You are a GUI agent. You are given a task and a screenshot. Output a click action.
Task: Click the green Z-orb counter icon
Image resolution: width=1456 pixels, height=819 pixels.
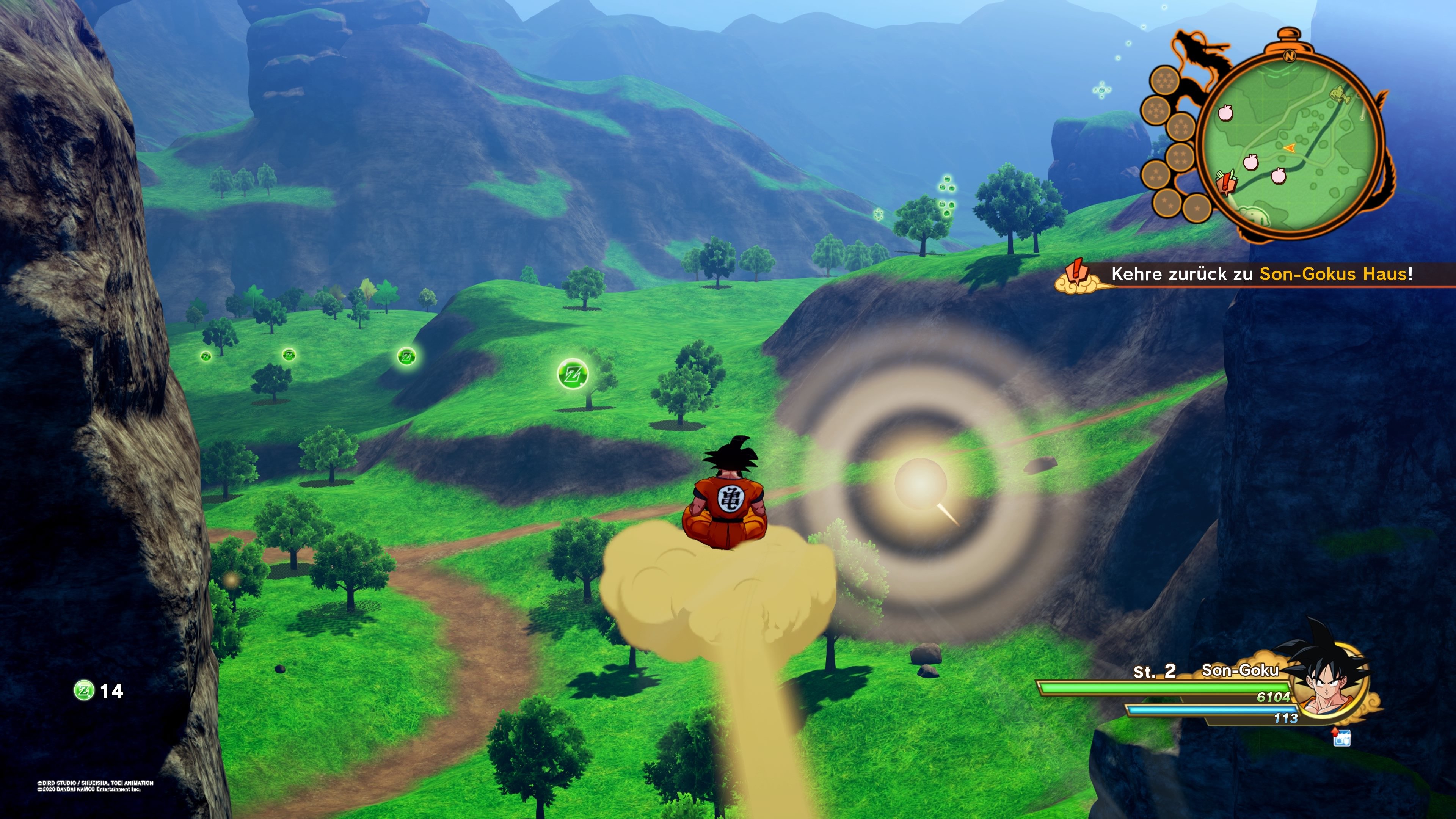[x=84, y=690]
